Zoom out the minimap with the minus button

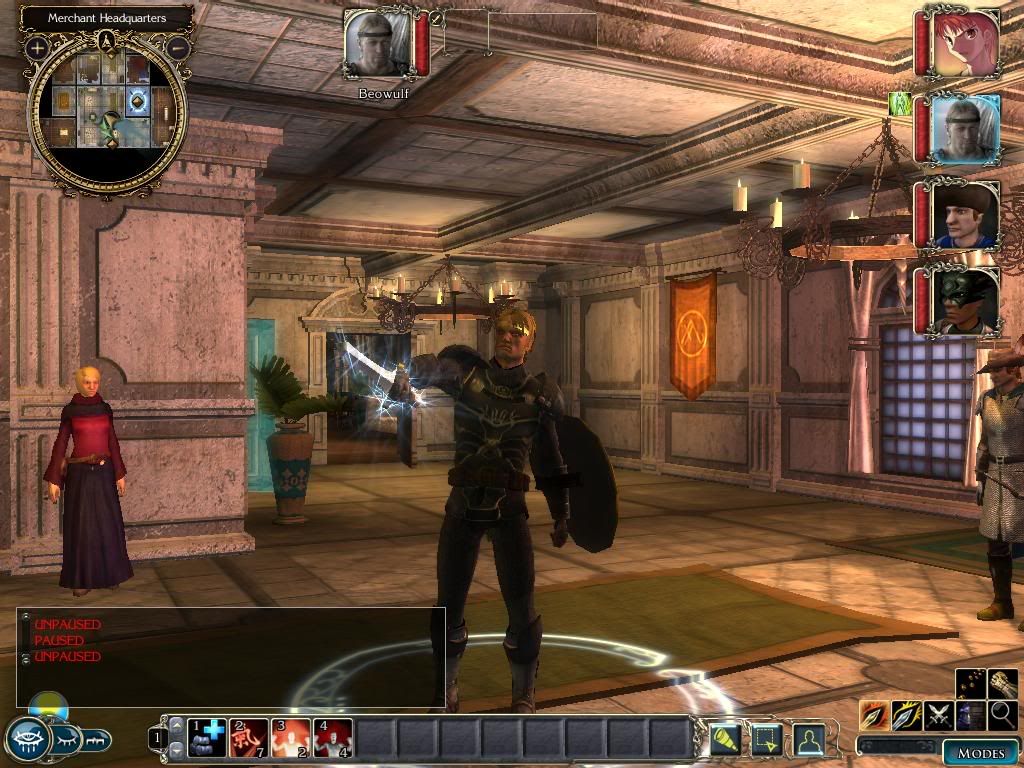click(x=178, y=47)
